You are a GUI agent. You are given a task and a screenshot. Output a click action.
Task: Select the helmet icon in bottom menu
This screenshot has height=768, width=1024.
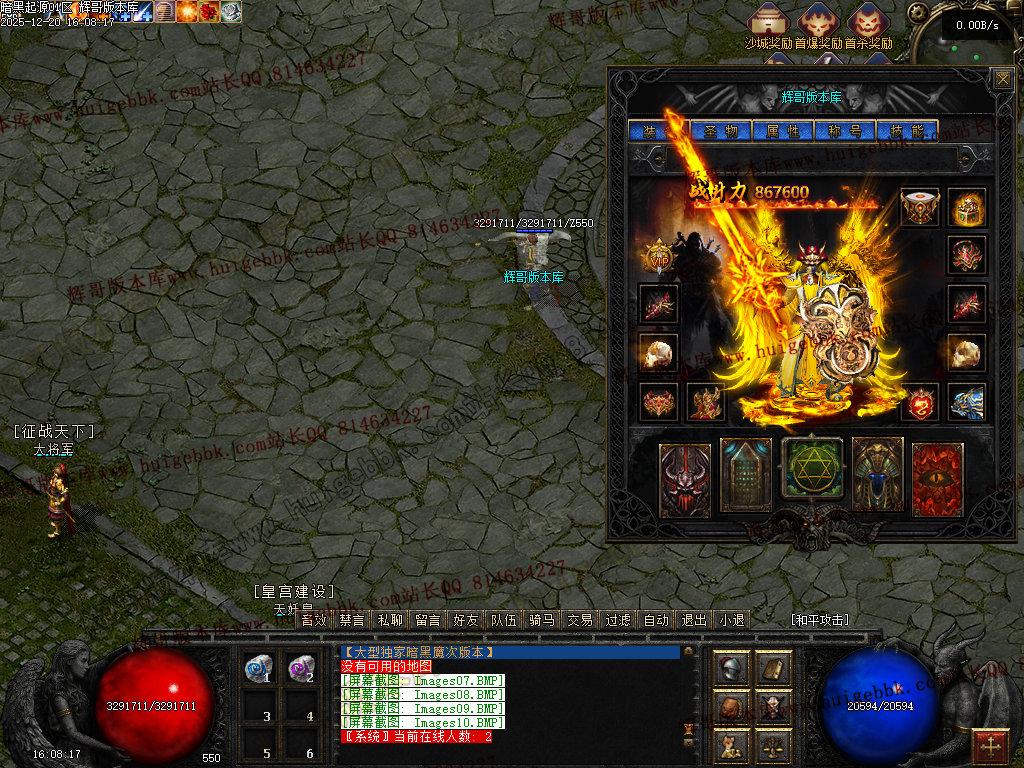tap(731, 669)
